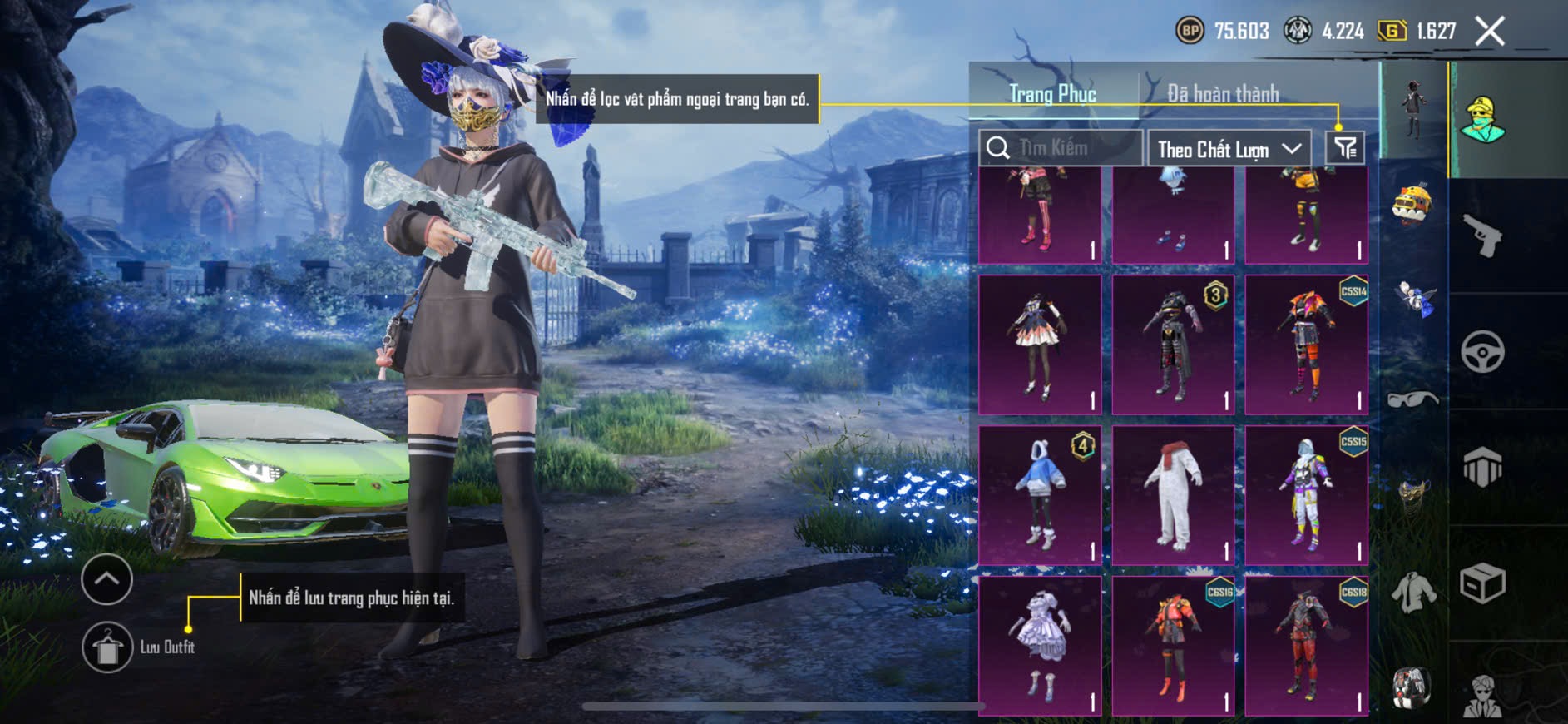
Task: Choose the CSS15 white and purple outfit
Action: [x=1306, y=496]
